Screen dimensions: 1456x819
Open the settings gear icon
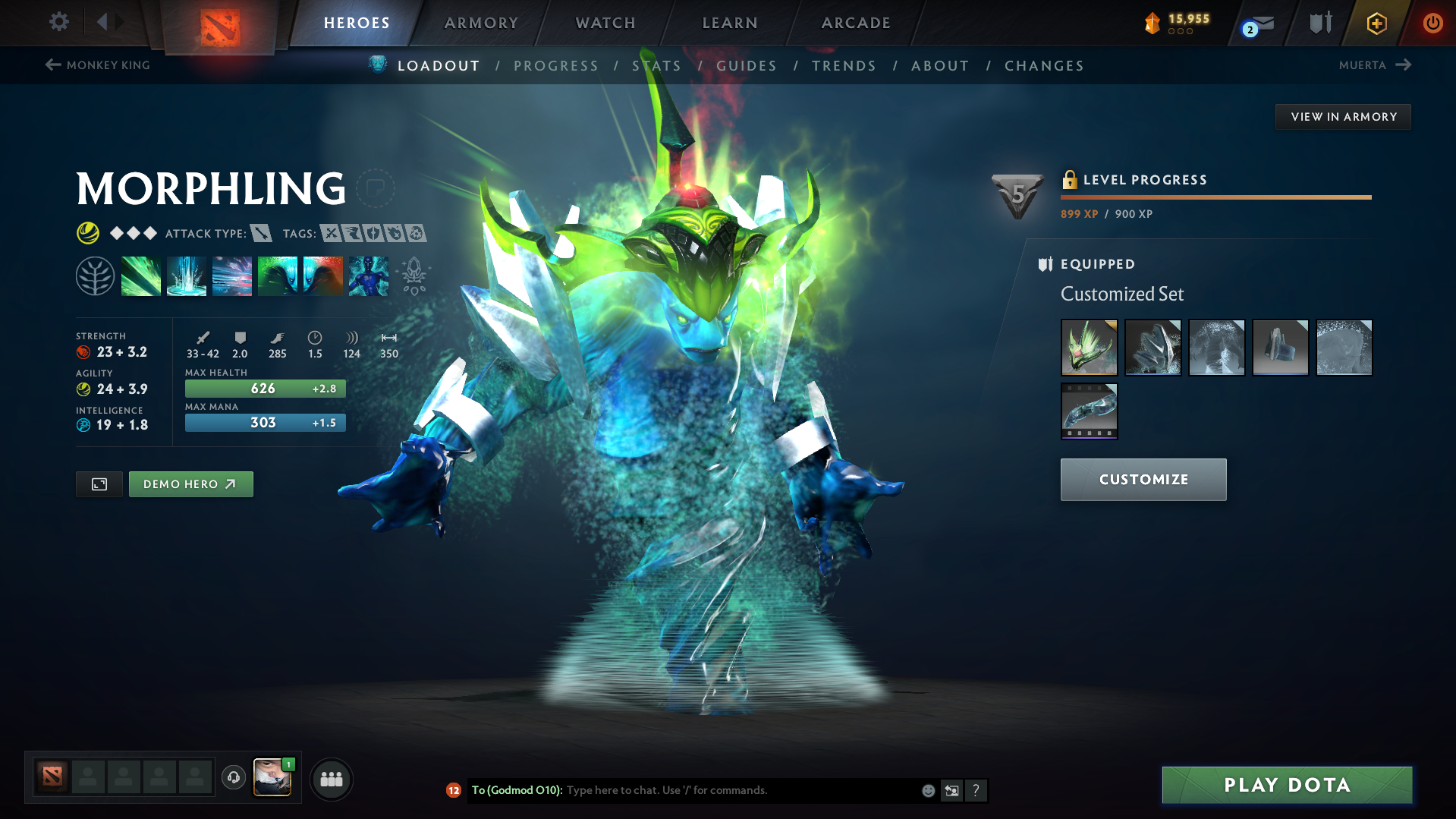(59, 22)
